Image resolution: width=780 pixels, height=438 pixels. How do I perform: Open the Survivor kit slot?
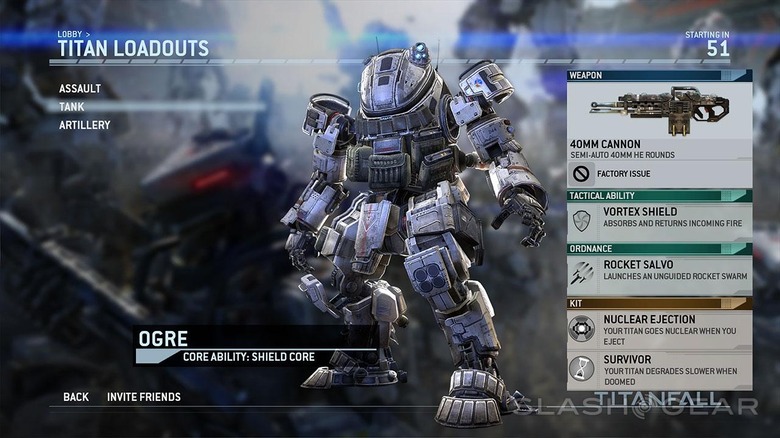click(x=659, y=367)
